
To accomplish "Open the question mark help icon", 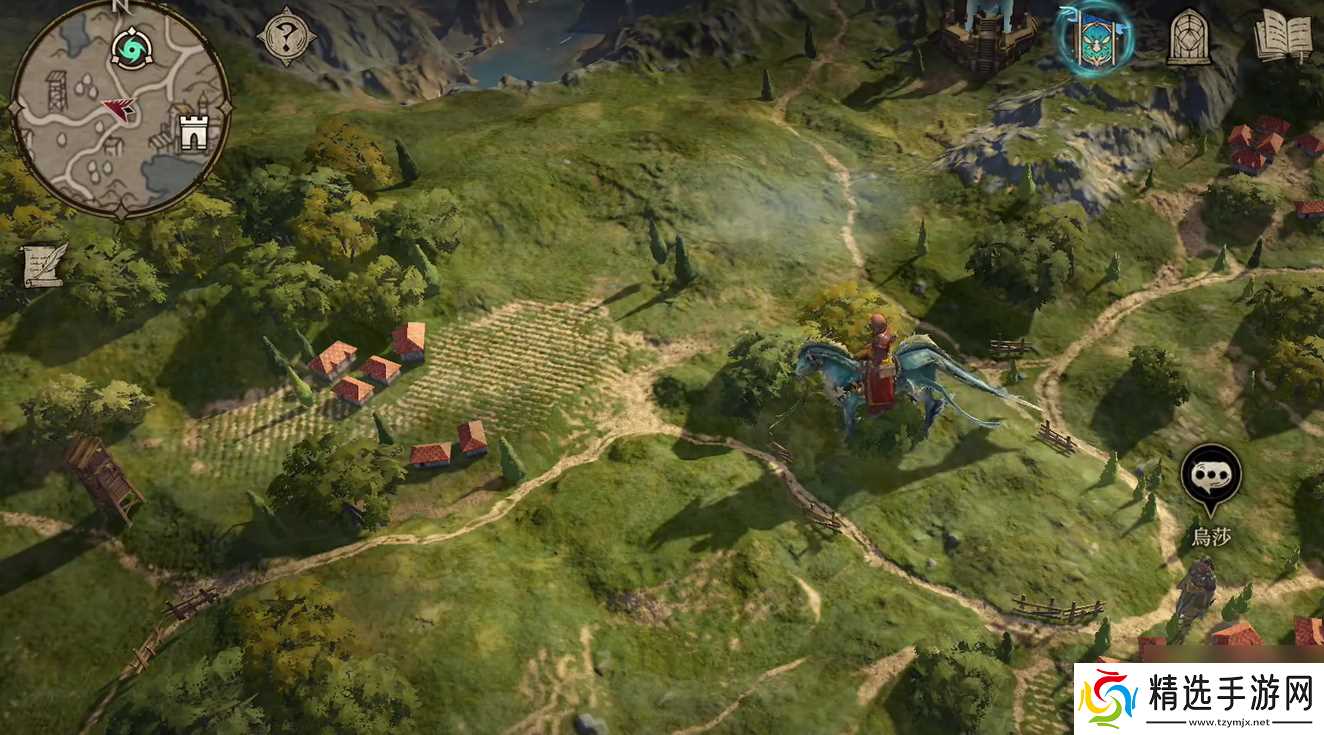I will [286, 37].
